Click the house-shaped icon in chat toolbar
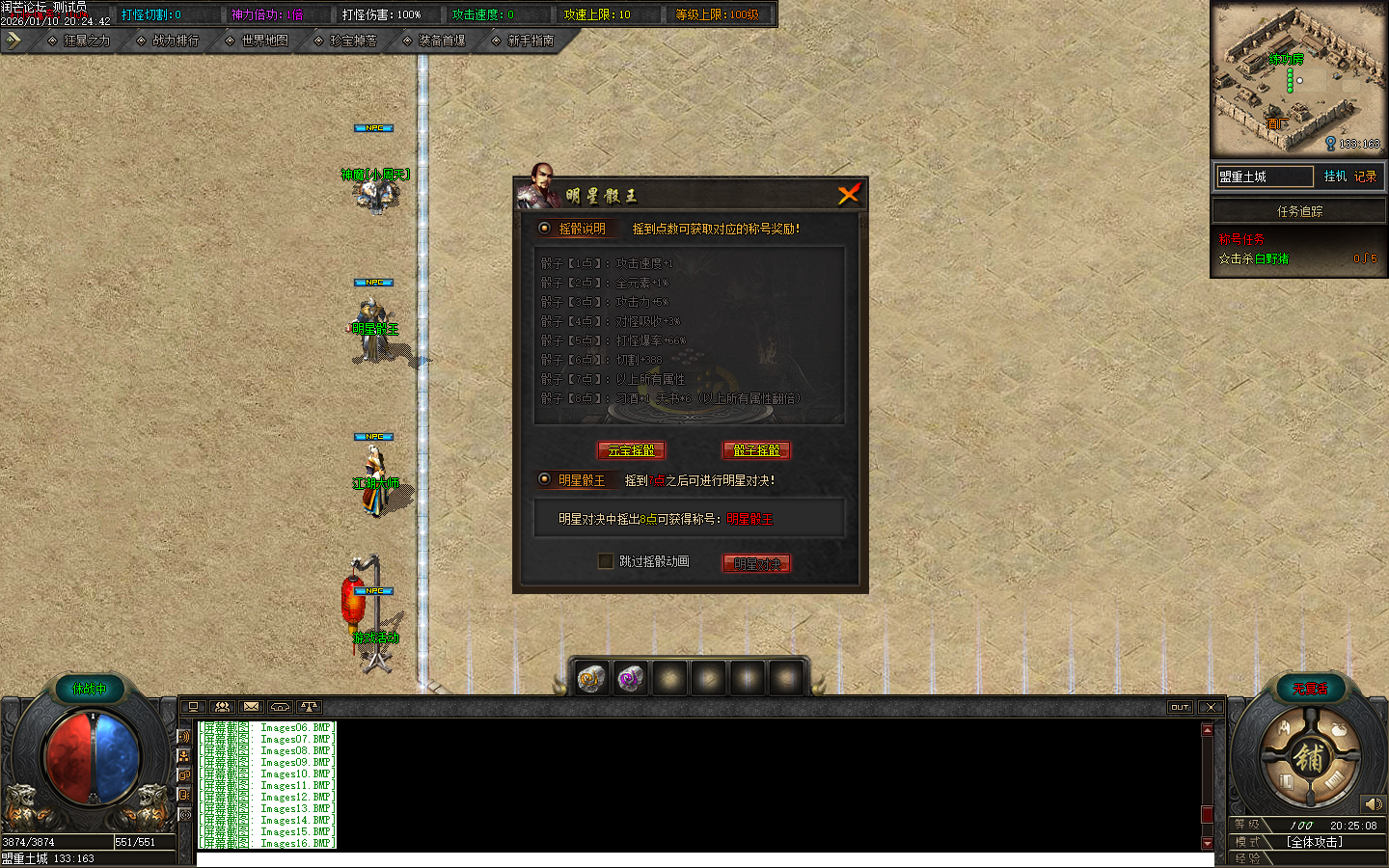This screenshot has width=1389, height=868. point(280,707)
